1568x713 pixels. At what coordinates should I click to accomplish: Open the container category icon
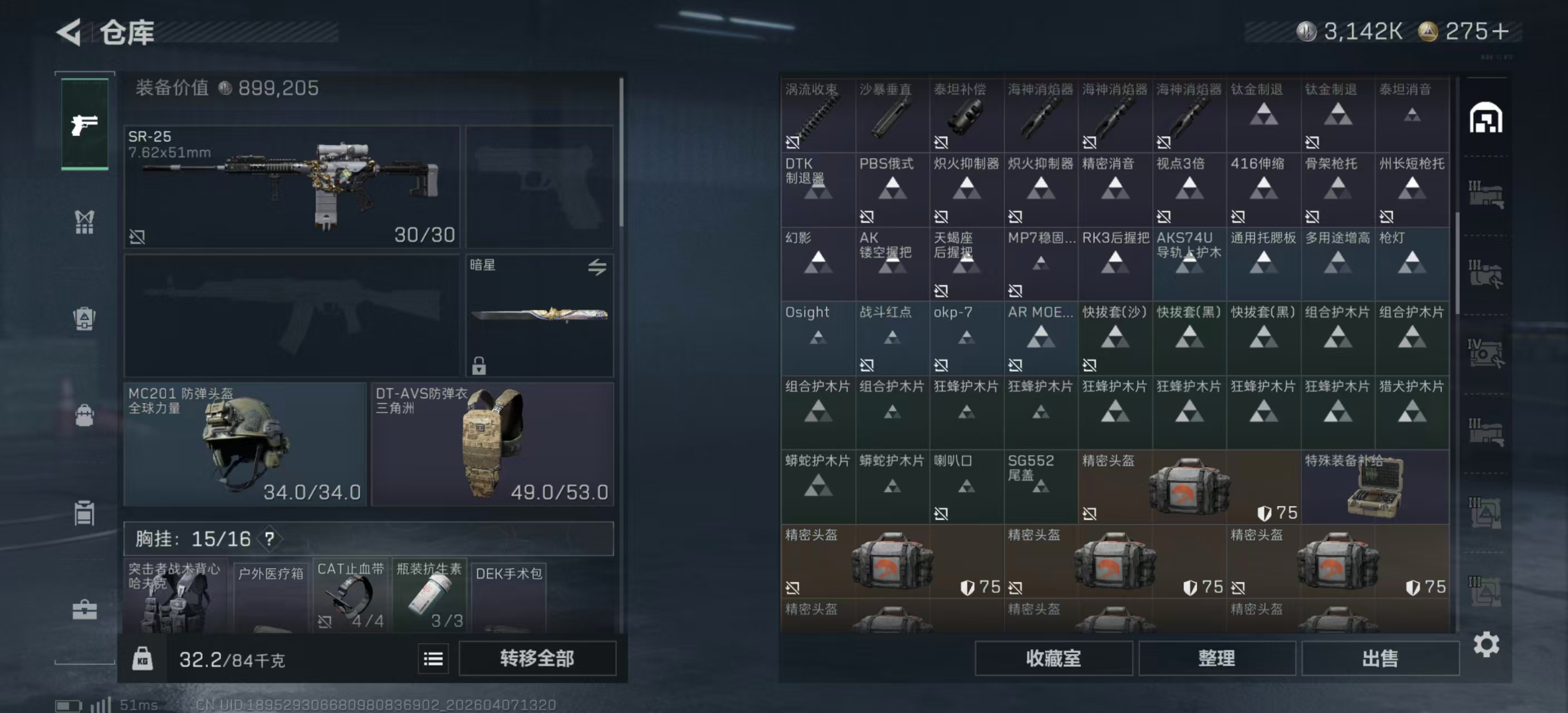[x=84, y=513]
